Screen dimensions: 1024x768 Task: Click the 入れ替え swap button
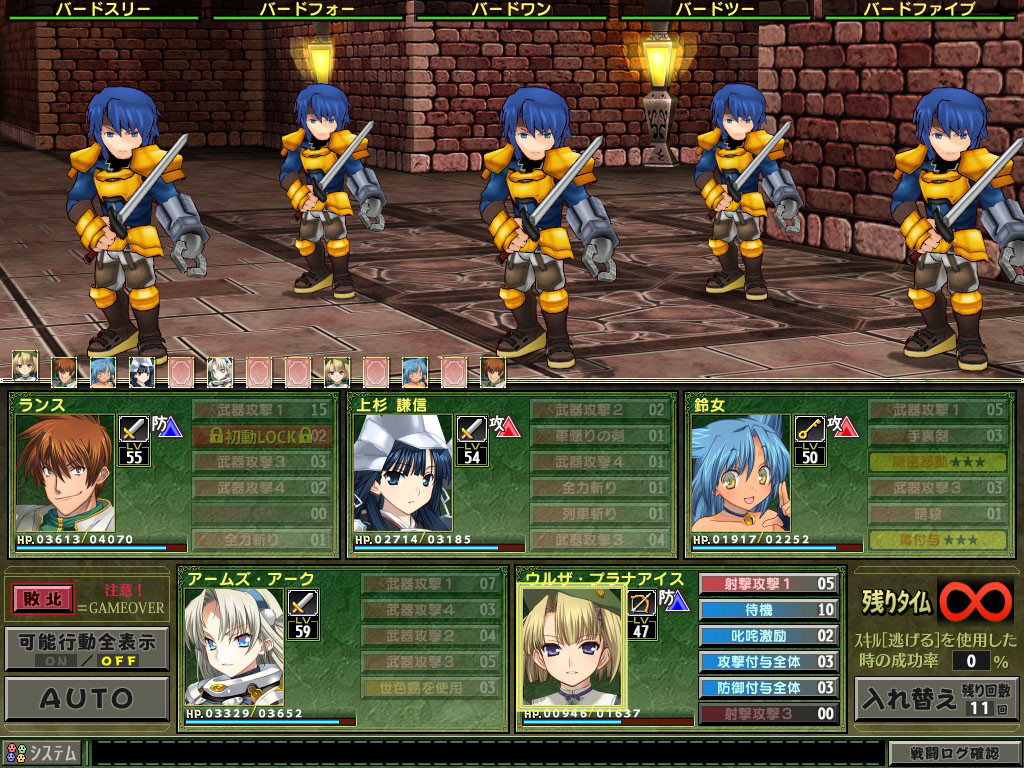(x=935, y=698)
